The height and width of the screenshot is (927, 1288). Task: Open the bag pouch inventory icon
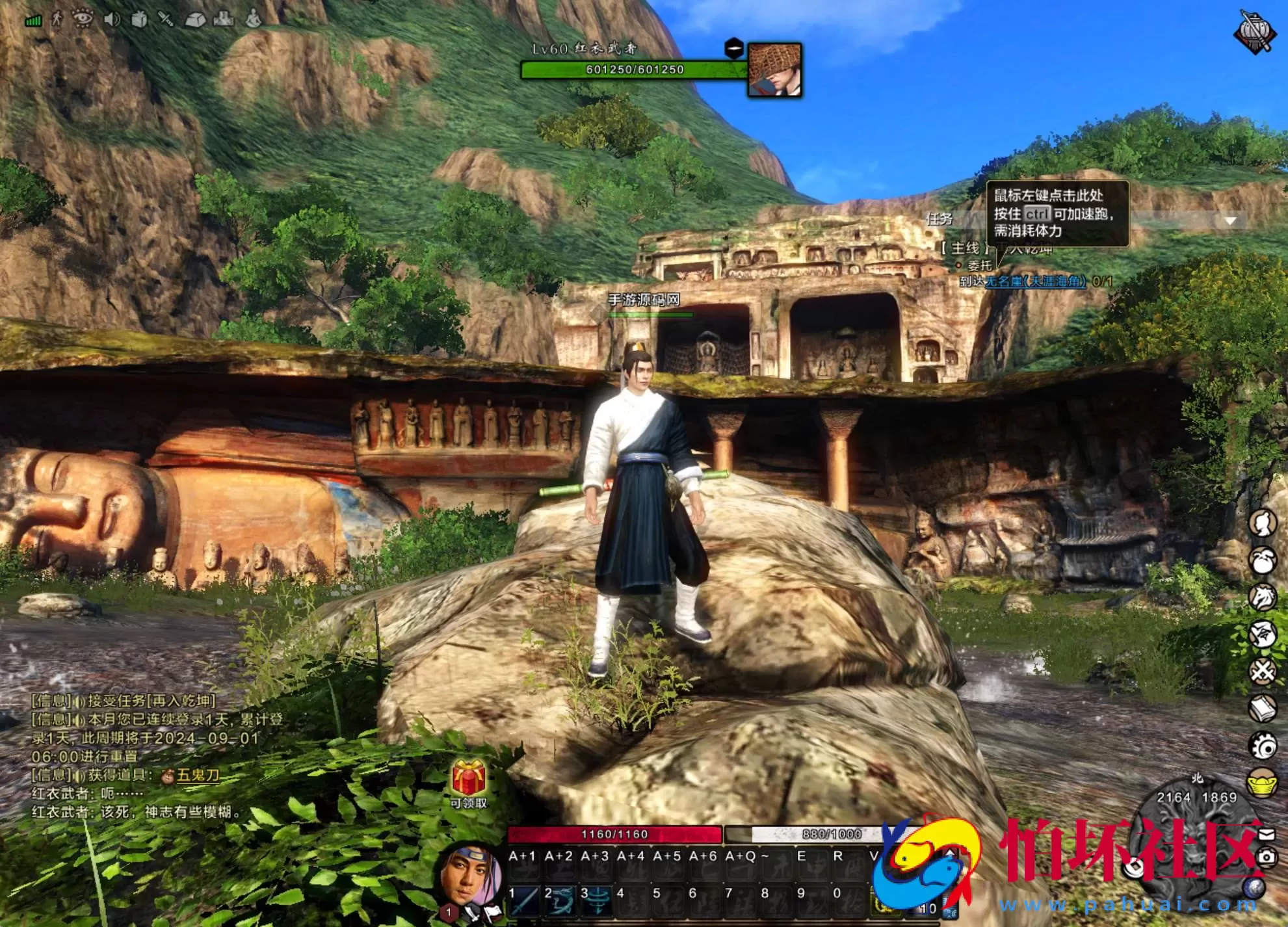(1263, 561)
